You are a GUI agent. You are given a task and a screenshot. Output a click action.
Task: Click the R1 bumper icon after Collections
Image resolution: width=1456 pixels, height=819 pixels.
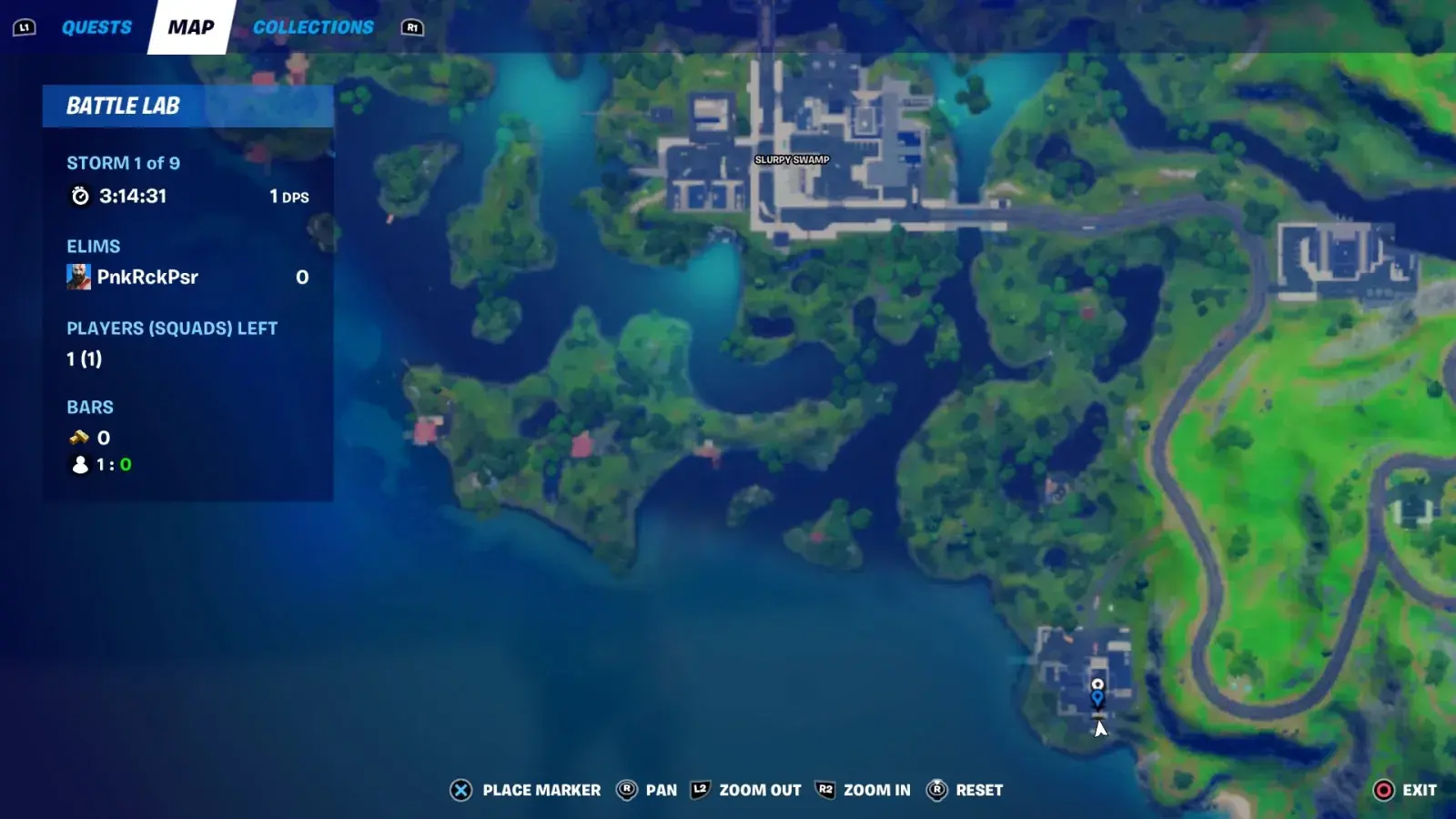coord(412,27)
